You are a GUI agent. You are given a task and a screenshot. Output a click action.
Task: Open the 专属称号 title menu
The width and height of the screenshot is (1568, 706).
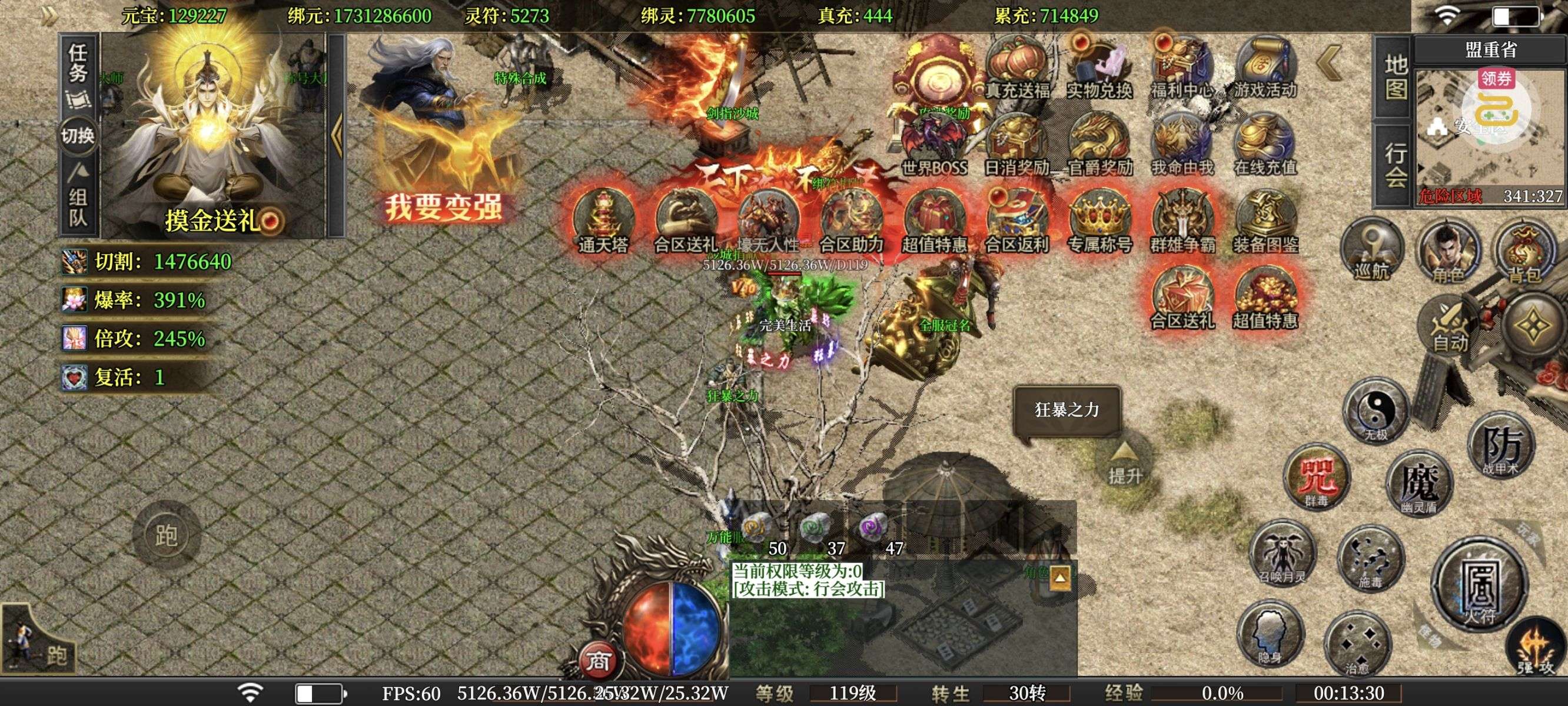pyautogui.click(x=1099, y=221)
